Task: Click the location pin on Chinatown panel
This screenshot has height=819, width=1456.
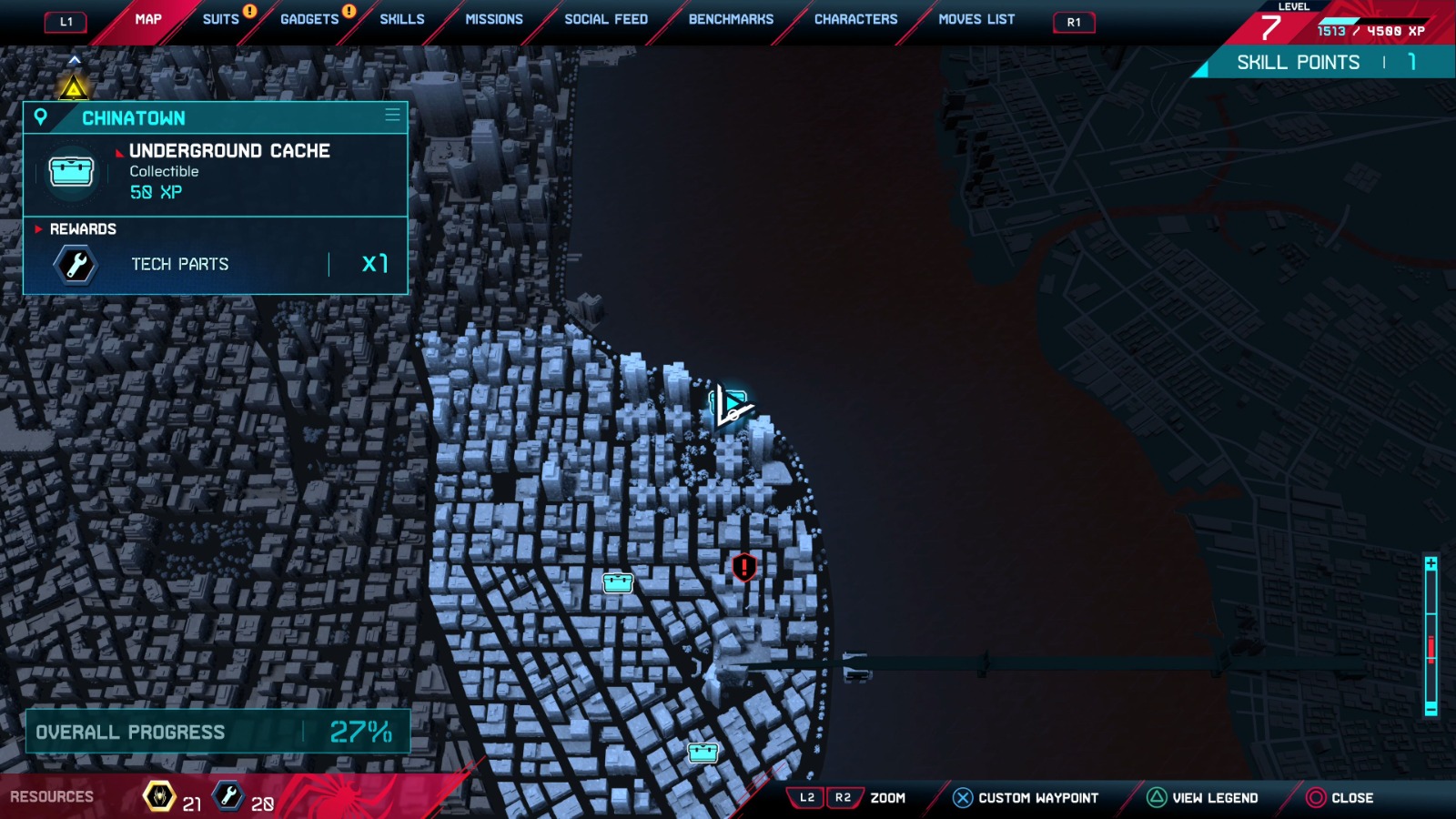Action: [x=42, y=117]
